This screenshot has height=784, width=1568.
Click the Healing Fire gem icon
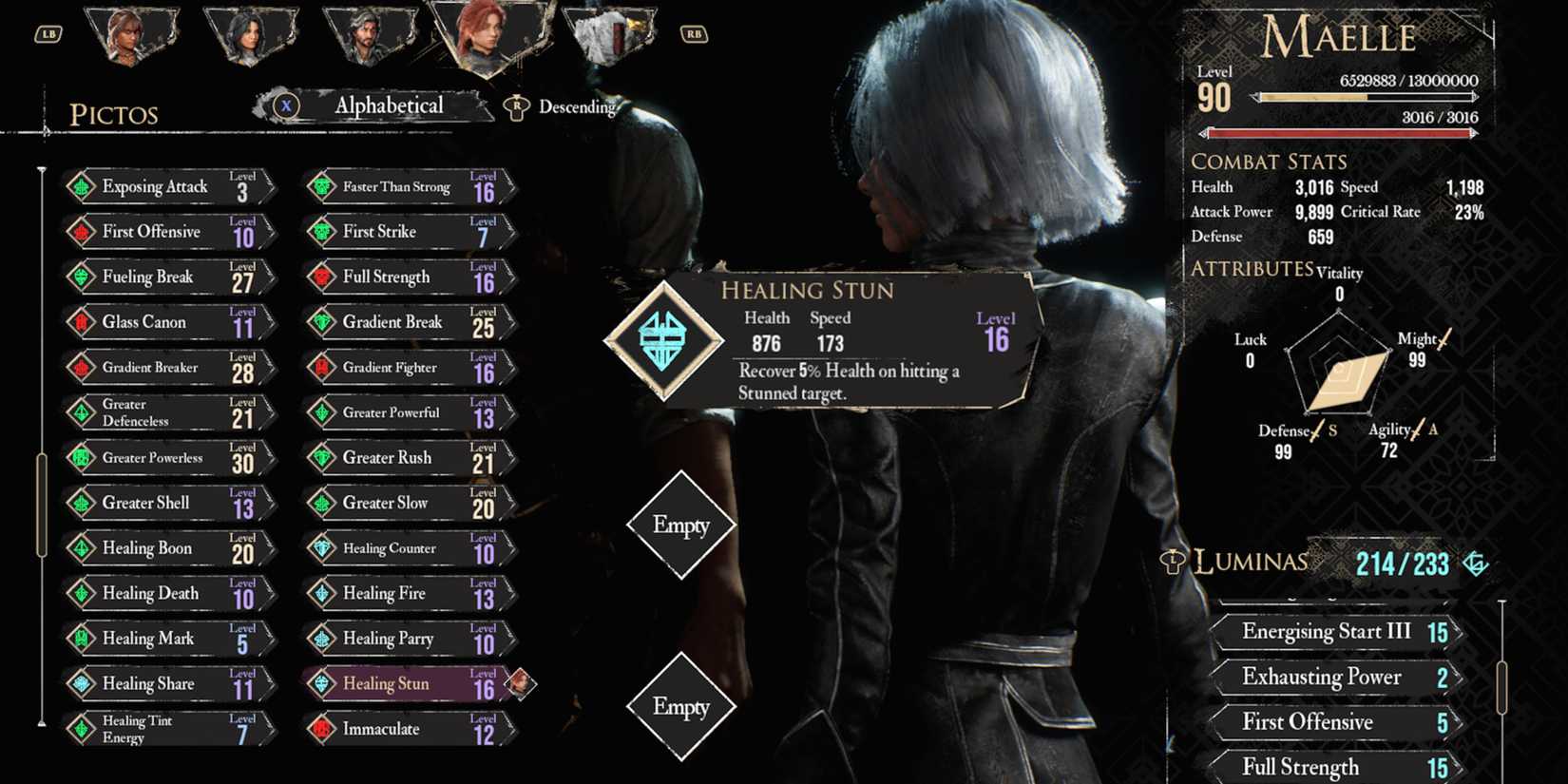[x=323, y=593]
